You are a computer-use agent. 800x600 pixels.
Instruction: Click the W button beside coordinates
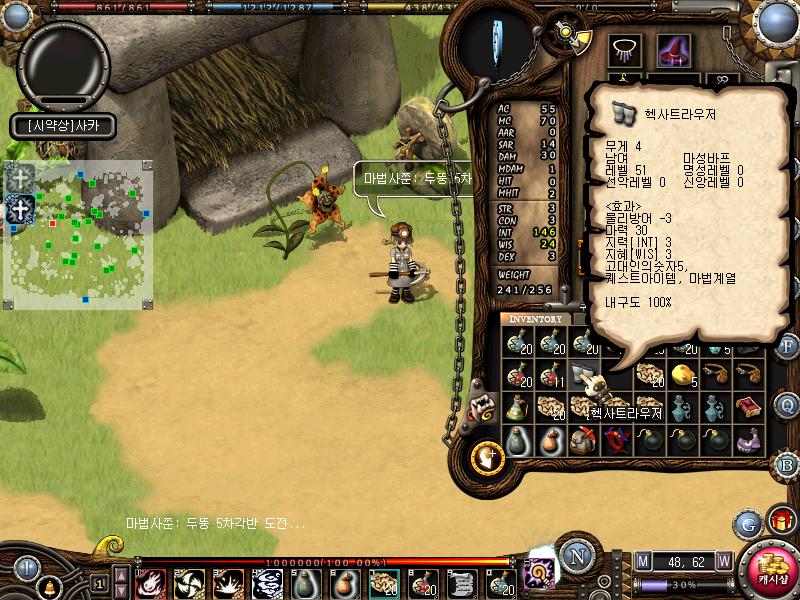[x=723, y=561]
